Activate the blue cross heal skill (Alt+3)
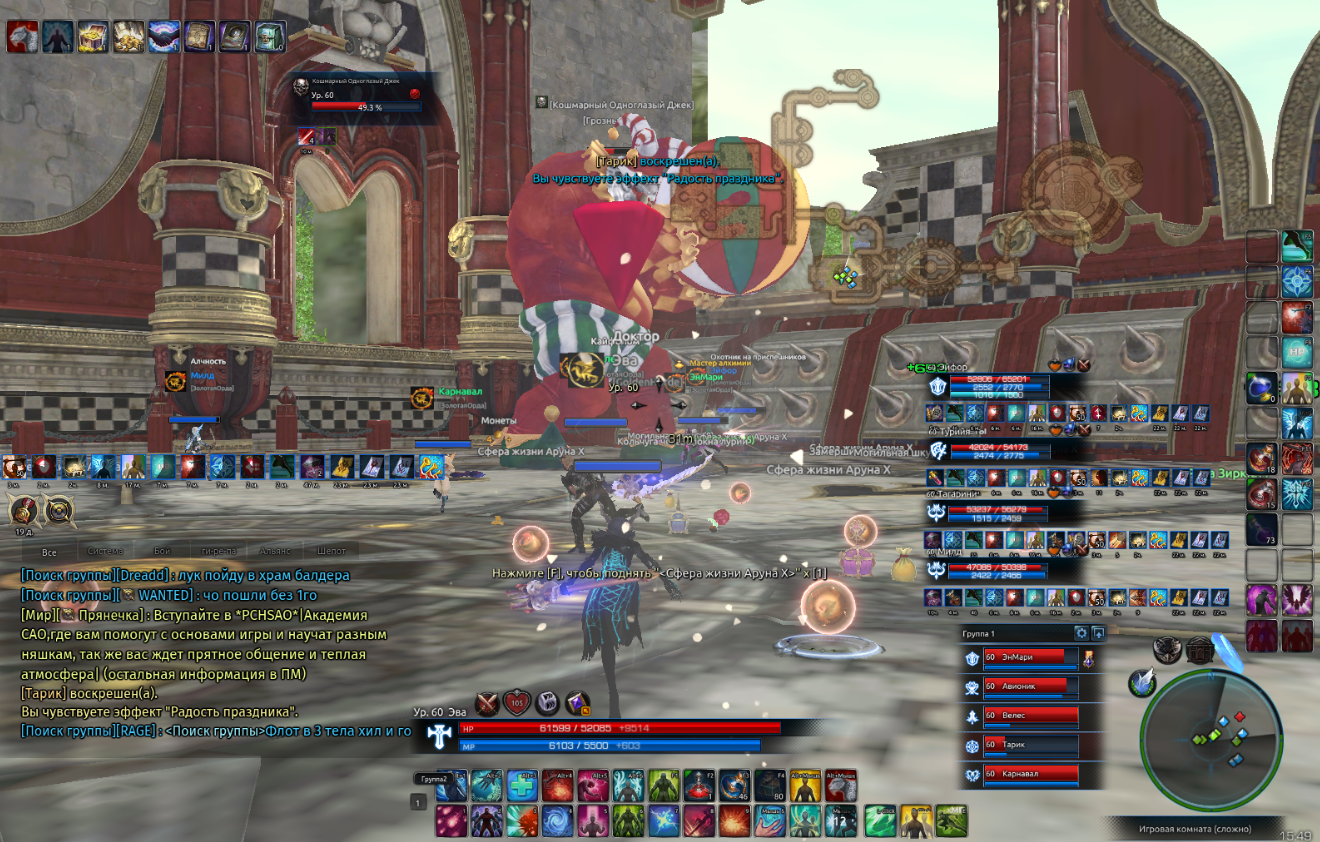Image resolution: width=1320 pixels, height=842 pixels. tap(521, 786)
